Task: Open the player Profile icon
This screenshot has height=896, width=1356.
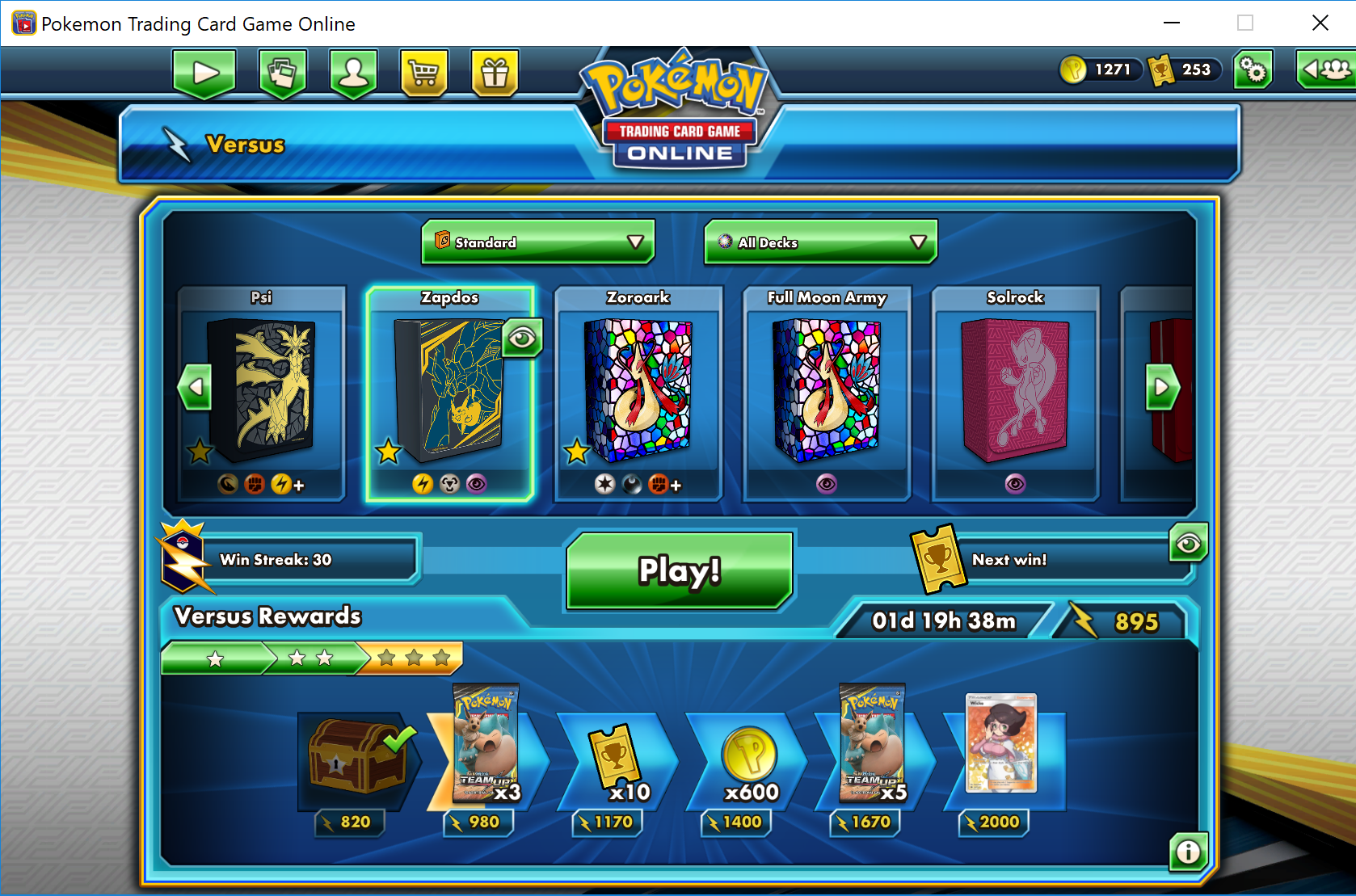Action: pos(352,73)
